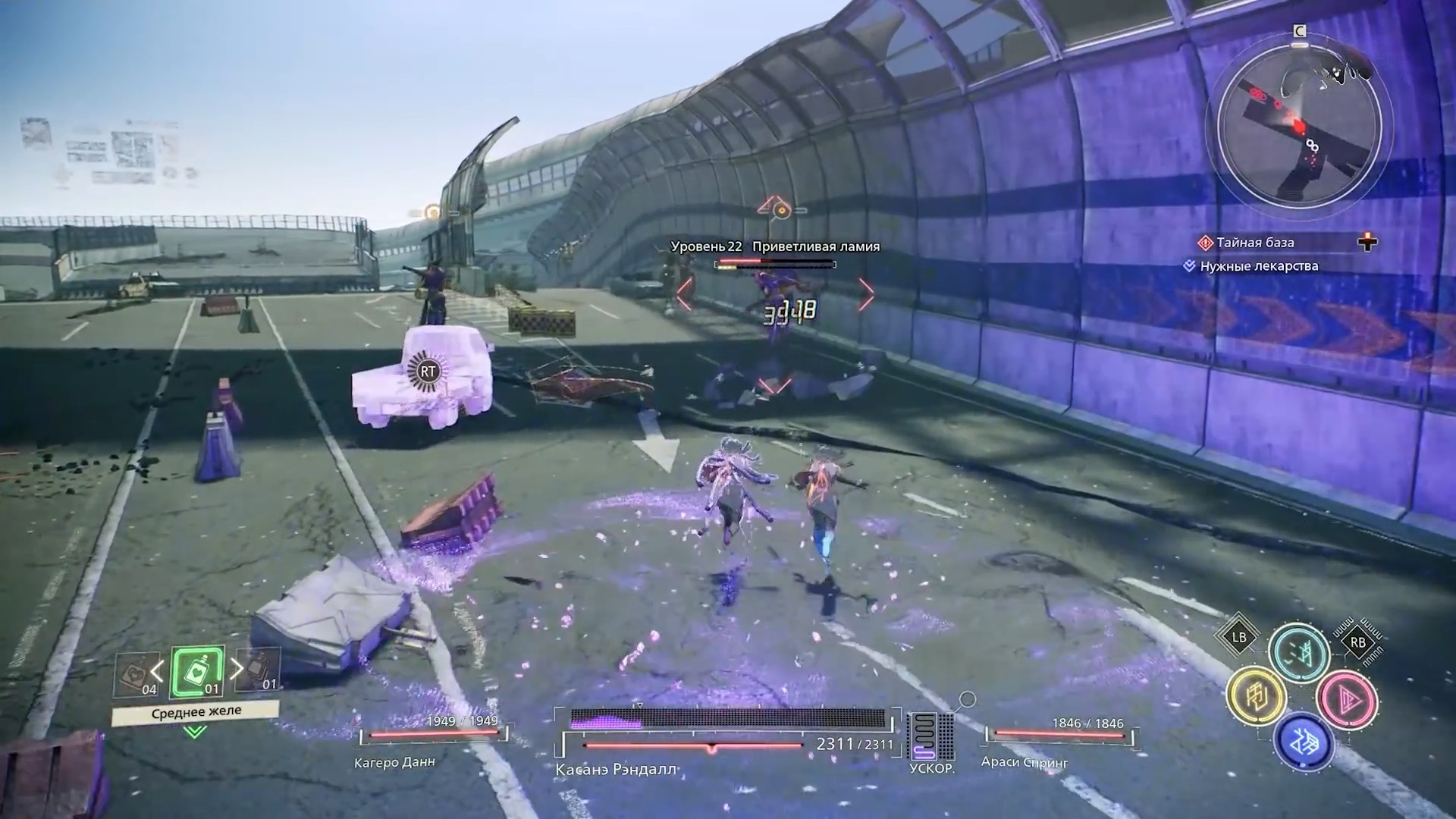Click the right arrow of the item selector
Viewport: 1456px width, 819px height.
pos(237,668)
